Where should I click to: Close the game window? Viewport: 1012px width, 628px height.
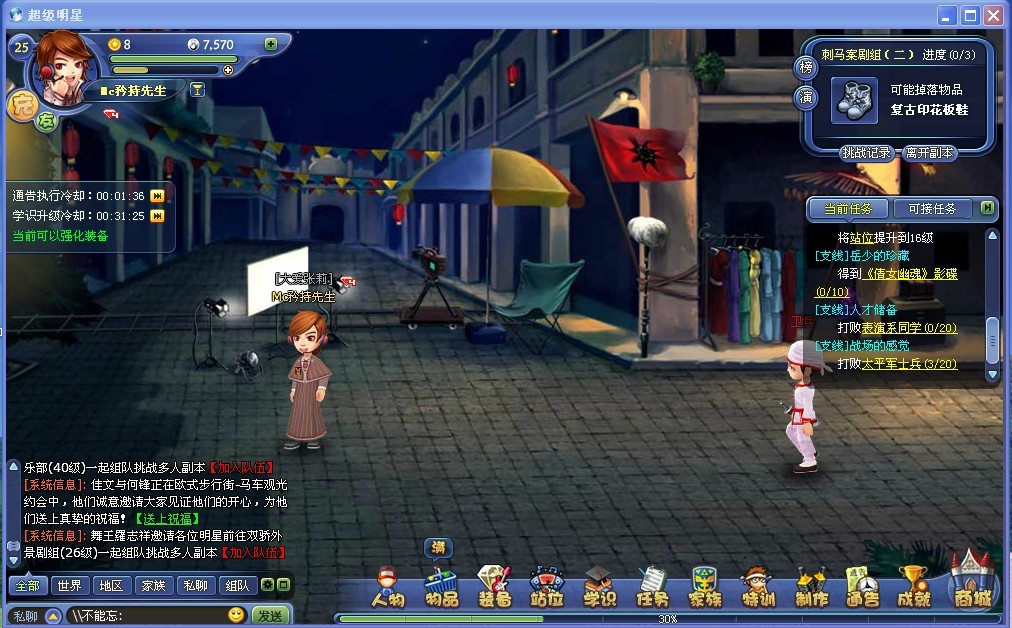(993, 15)
